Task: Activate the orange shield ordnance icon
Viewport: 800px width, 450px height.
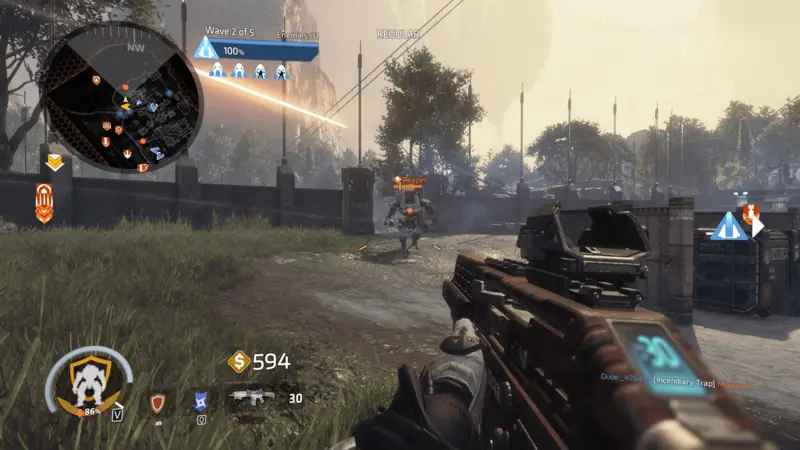Action: click(157, 402)
